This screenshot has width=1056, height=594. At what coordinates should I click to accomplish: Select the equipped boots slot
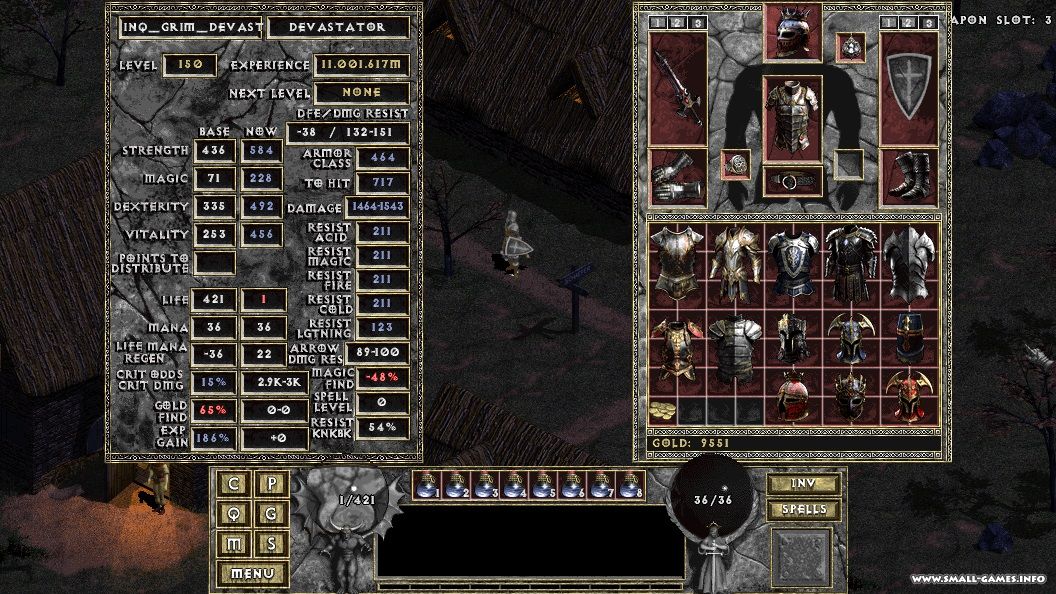coord(908,176)
